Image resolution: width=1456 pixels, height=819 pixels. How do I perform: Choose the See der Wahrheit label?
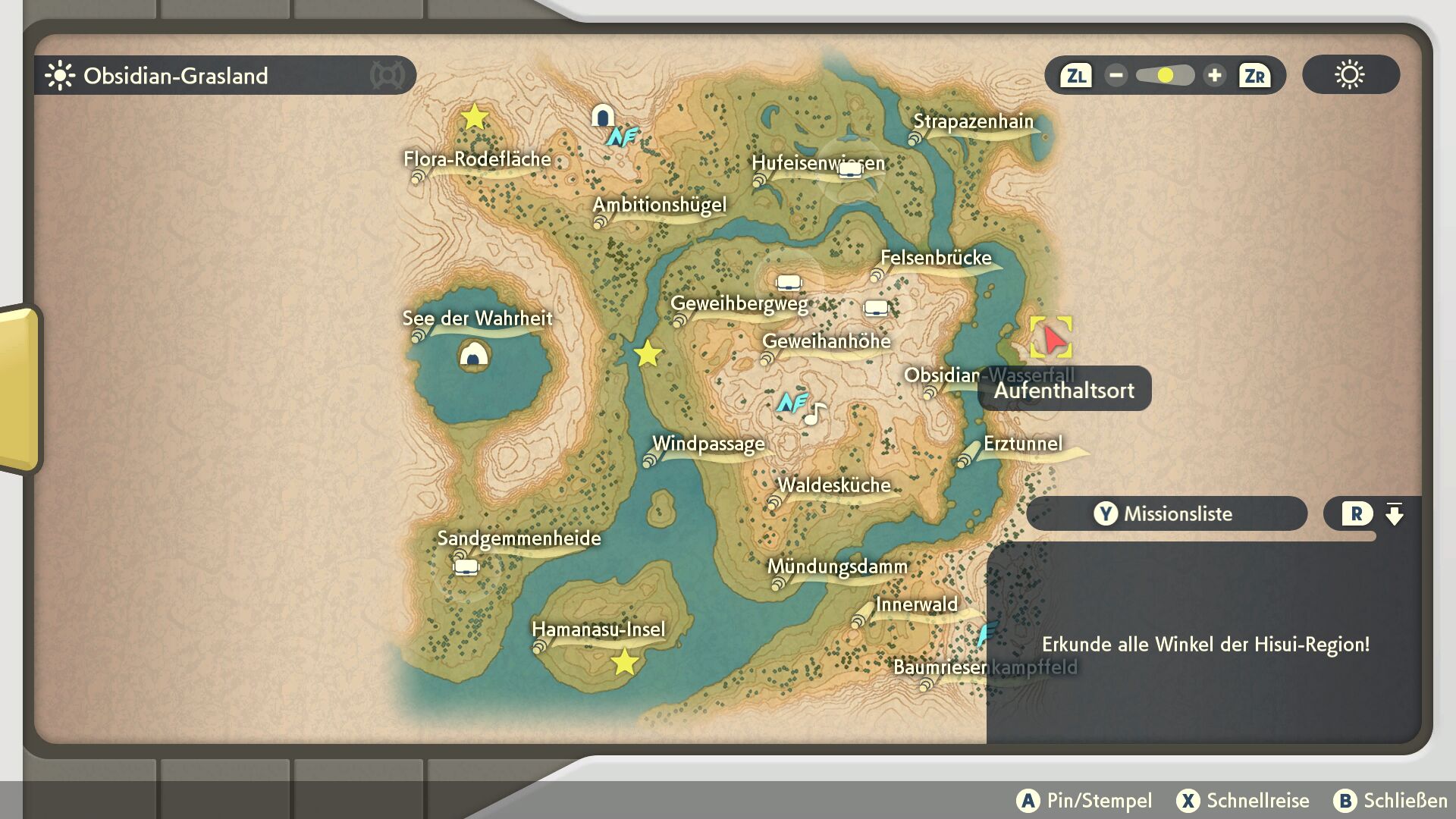[x=477, y=318]
